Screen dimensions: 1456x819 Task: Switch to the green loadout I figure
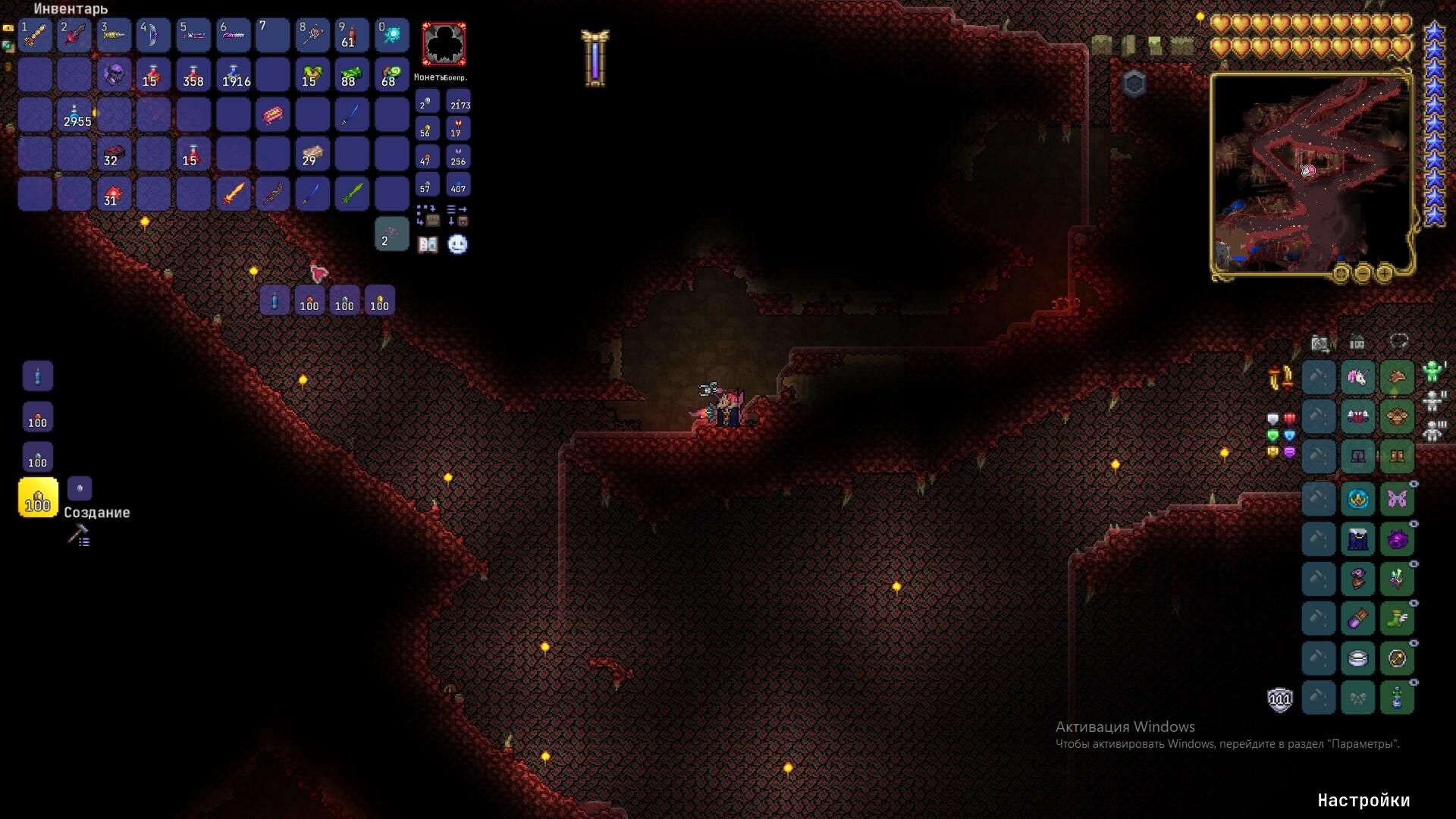[x=1432, y=371]
